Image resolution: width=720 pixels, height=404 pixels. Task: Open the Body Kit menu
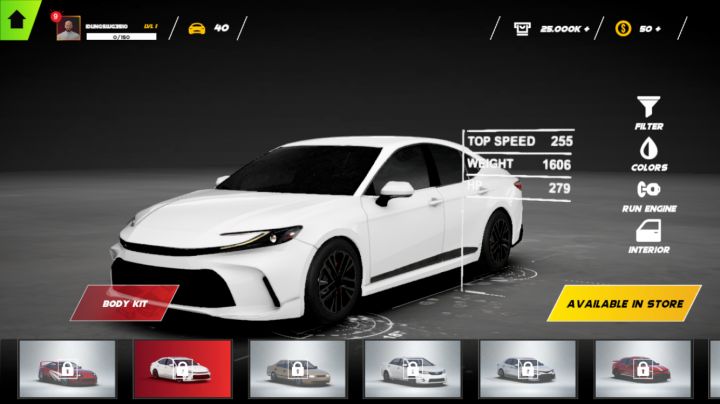(x=124, y=302)
